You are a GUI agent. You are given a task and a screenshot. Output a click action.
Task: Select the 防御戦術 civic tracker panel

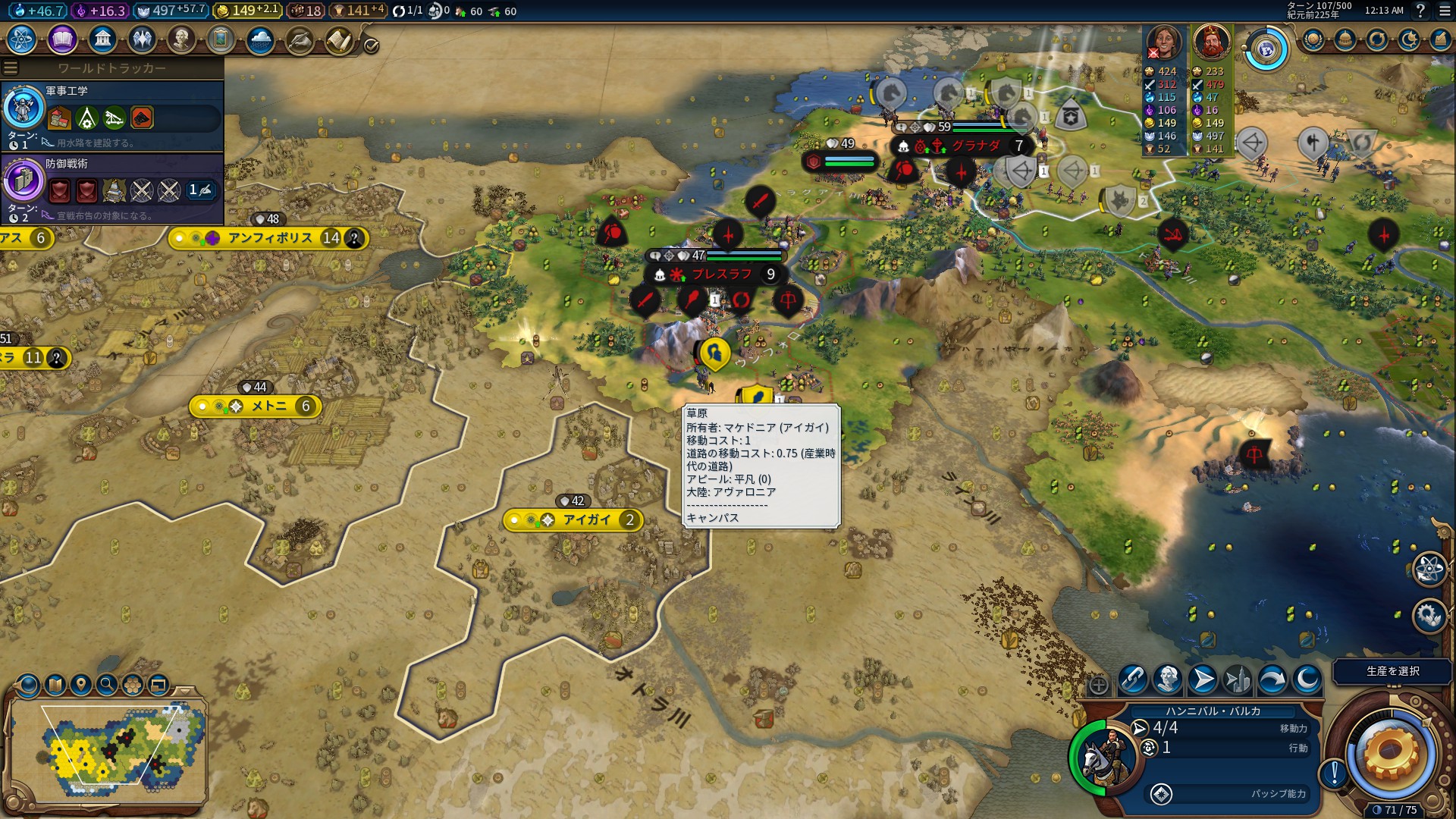pos(112,189)
